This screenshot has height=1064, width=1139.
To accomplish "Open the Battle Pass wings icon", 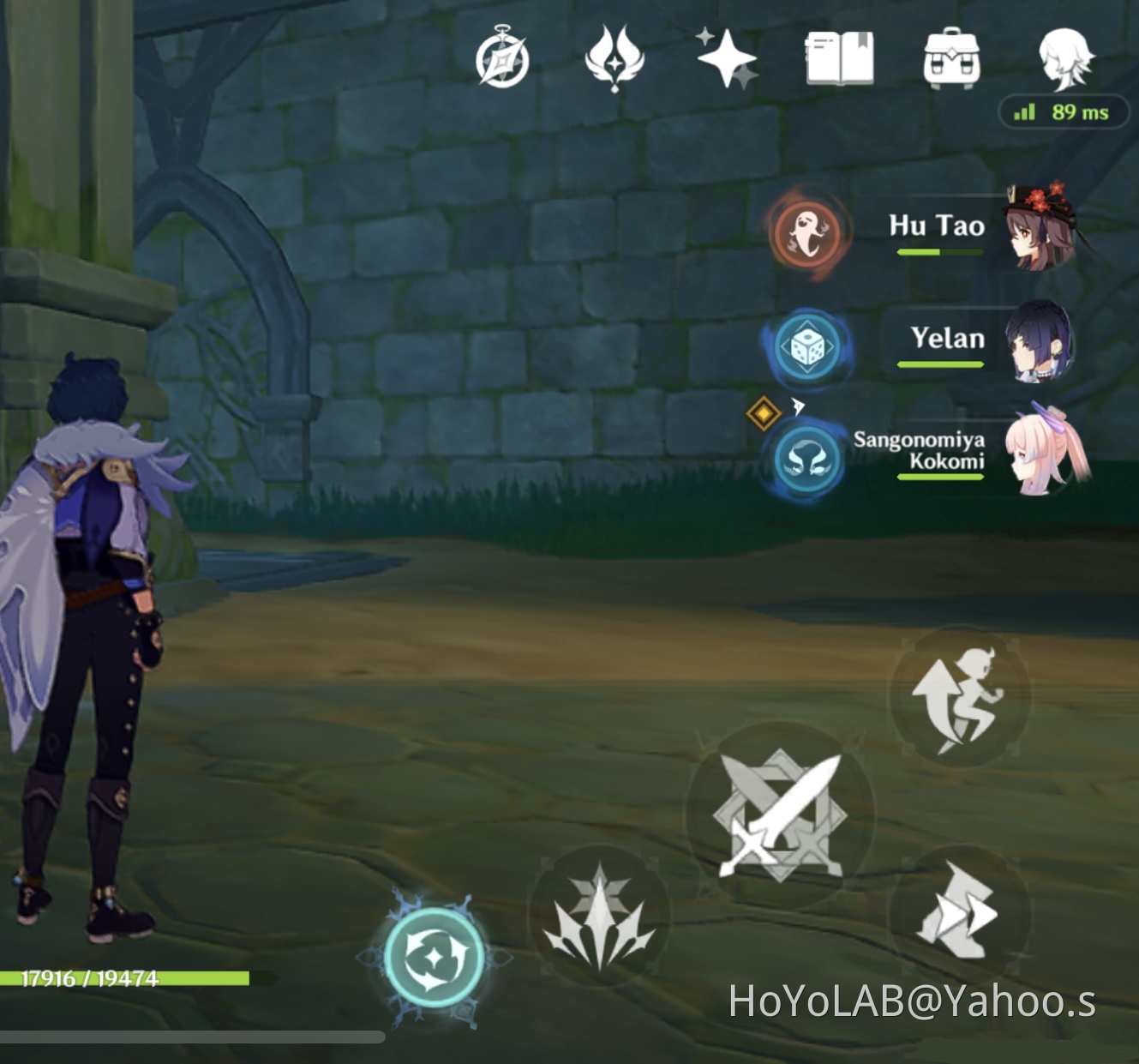I will click(614, 58).
